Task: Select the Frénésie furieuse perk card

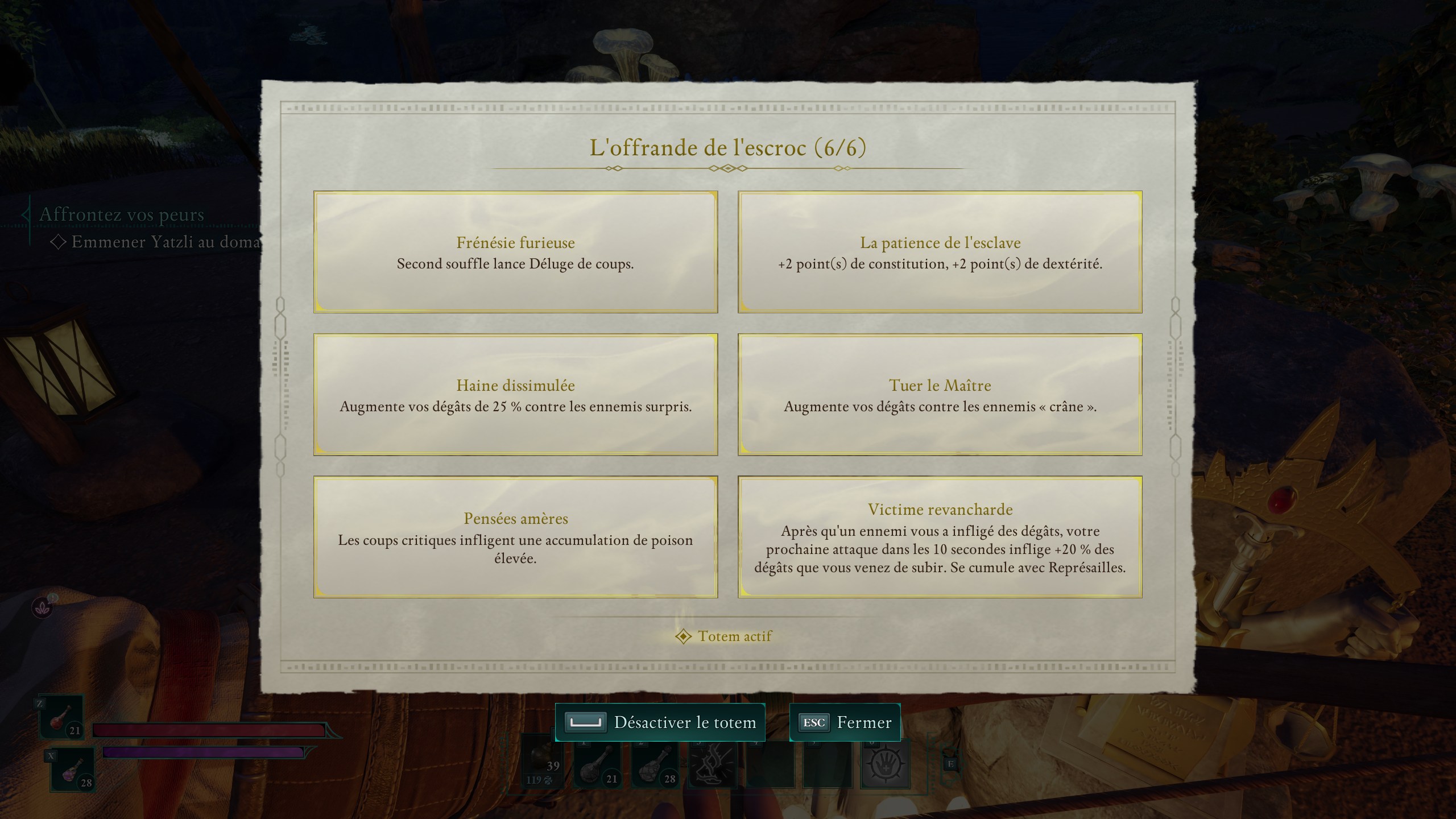Action: coord(515,251)
